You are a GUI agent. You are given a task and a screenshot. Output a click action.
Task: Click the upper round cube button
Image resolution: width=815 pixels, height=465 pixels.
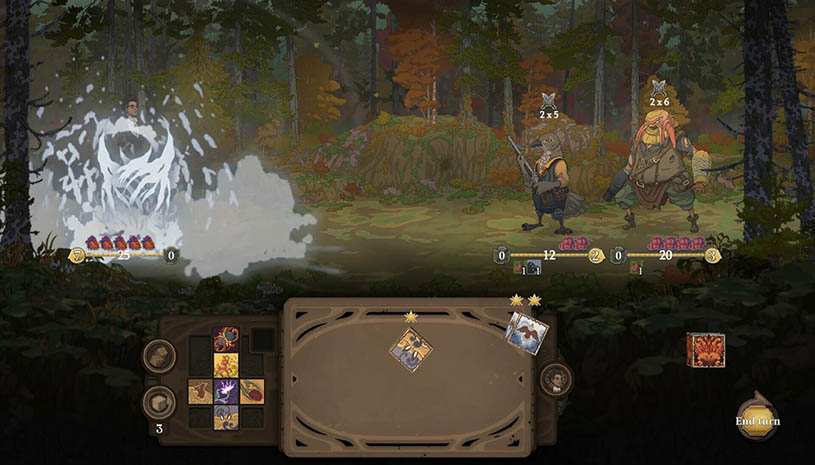point(159,357)
